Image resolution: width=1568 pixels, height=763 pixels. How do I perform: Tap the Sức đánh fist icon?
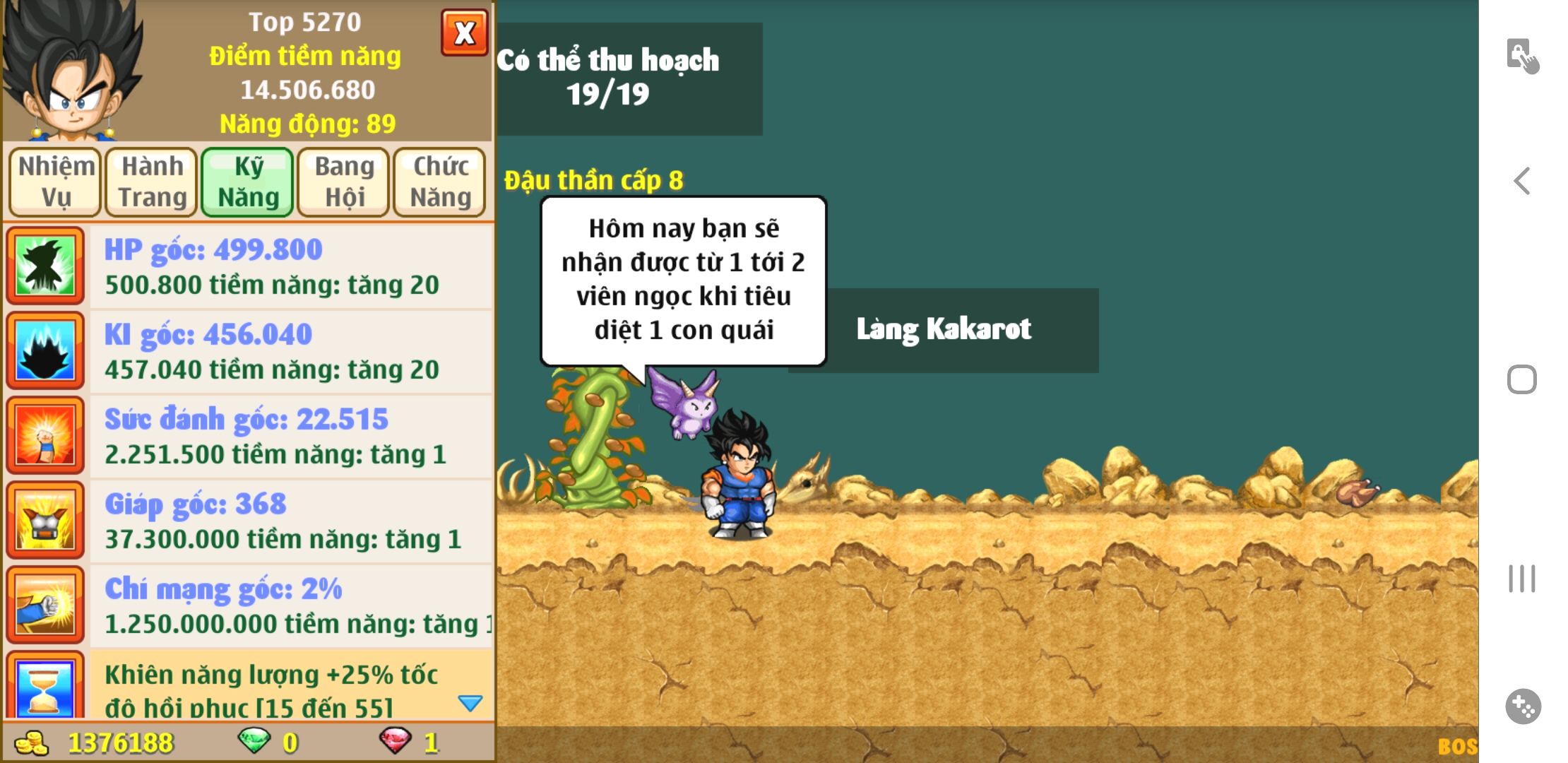click(x=46, y=435)
